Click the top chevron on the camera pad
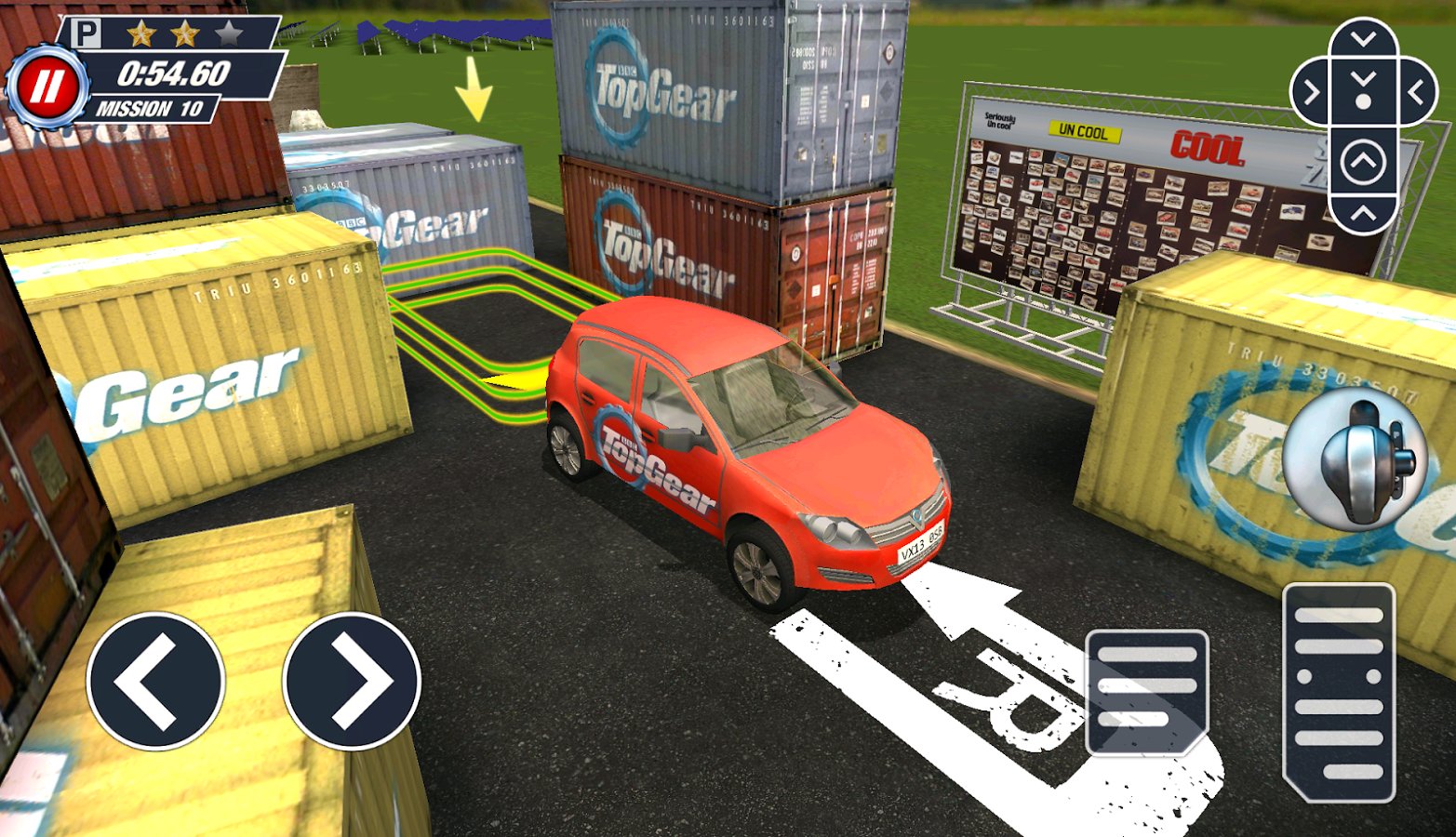1456x837 pixels. click(x=1363, y=37)
